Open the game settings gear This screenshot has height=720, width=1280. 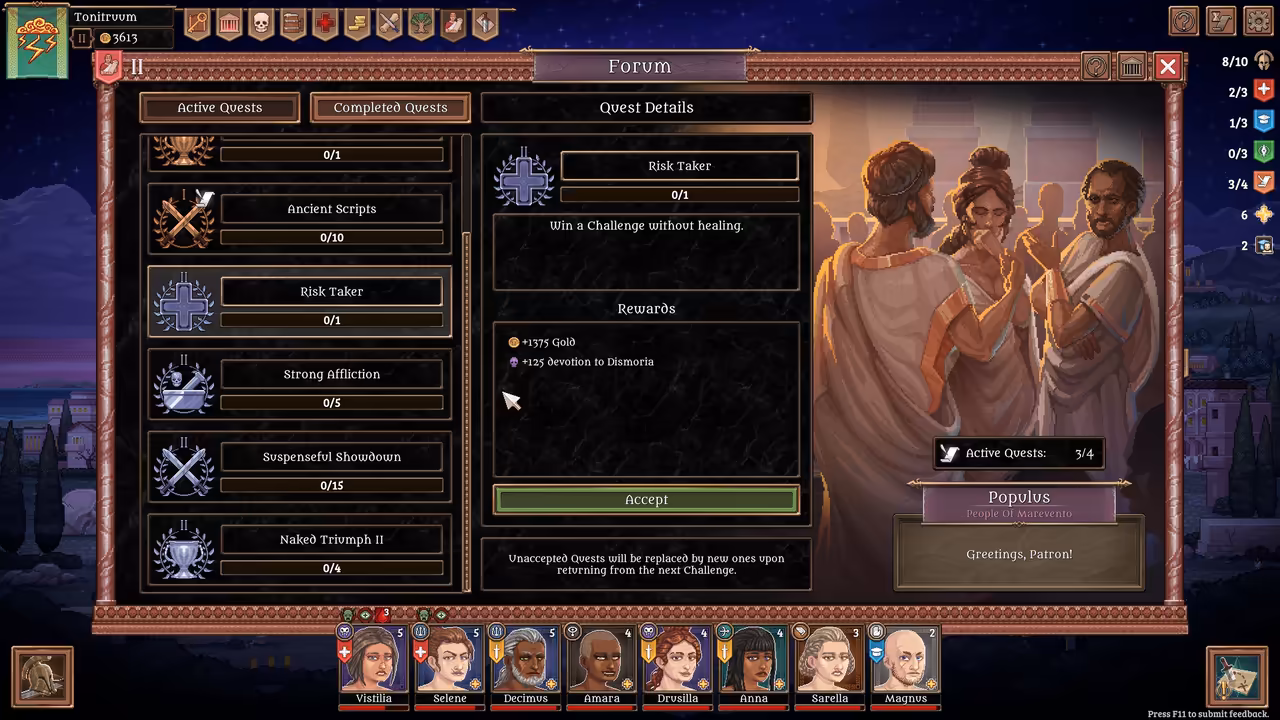[1258, 21]
